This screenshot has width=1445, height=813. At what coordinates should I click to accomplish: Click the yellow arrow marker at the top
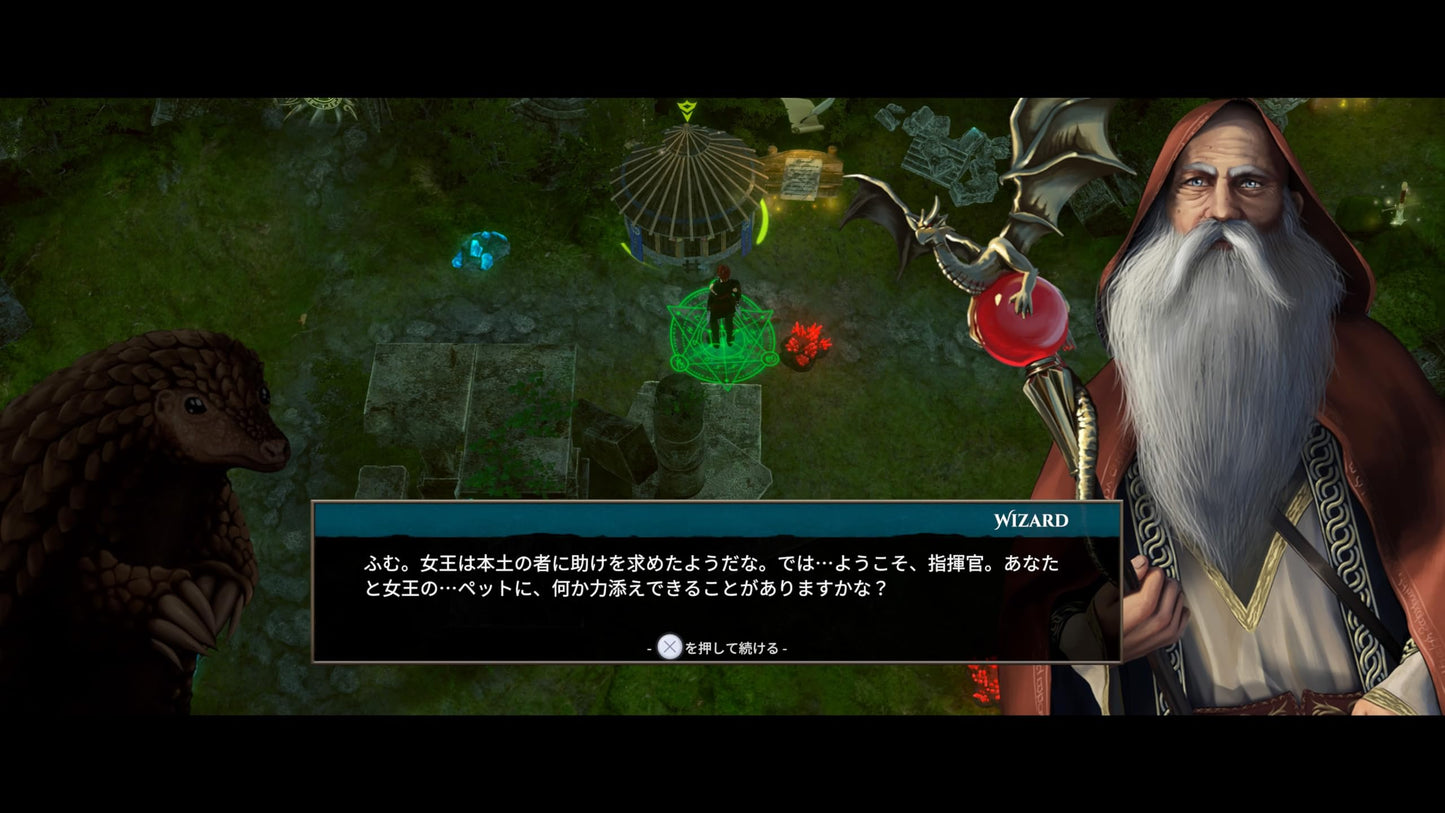click(687, 110)
